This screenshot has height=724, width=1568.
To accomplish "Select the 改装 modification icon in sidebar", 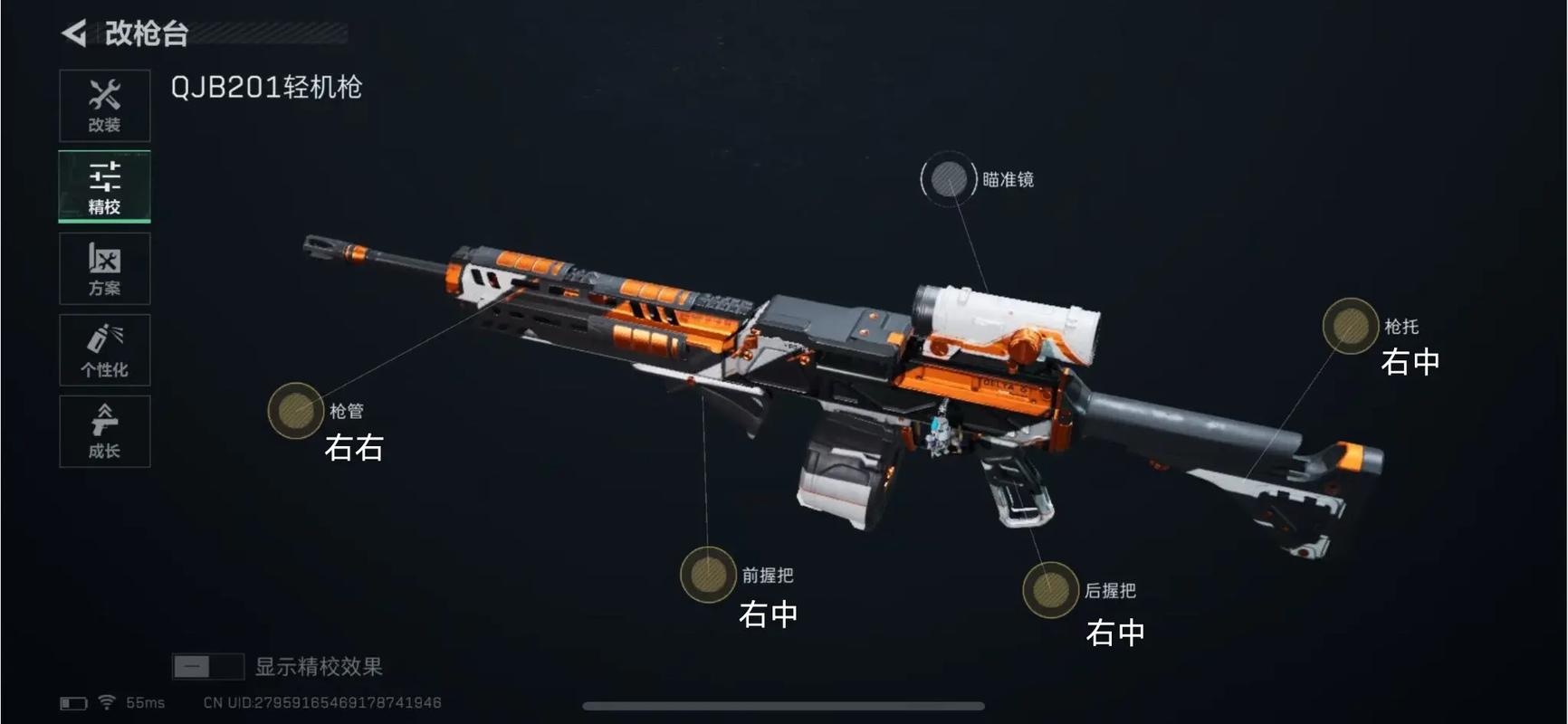I will [x=104, y=104].
